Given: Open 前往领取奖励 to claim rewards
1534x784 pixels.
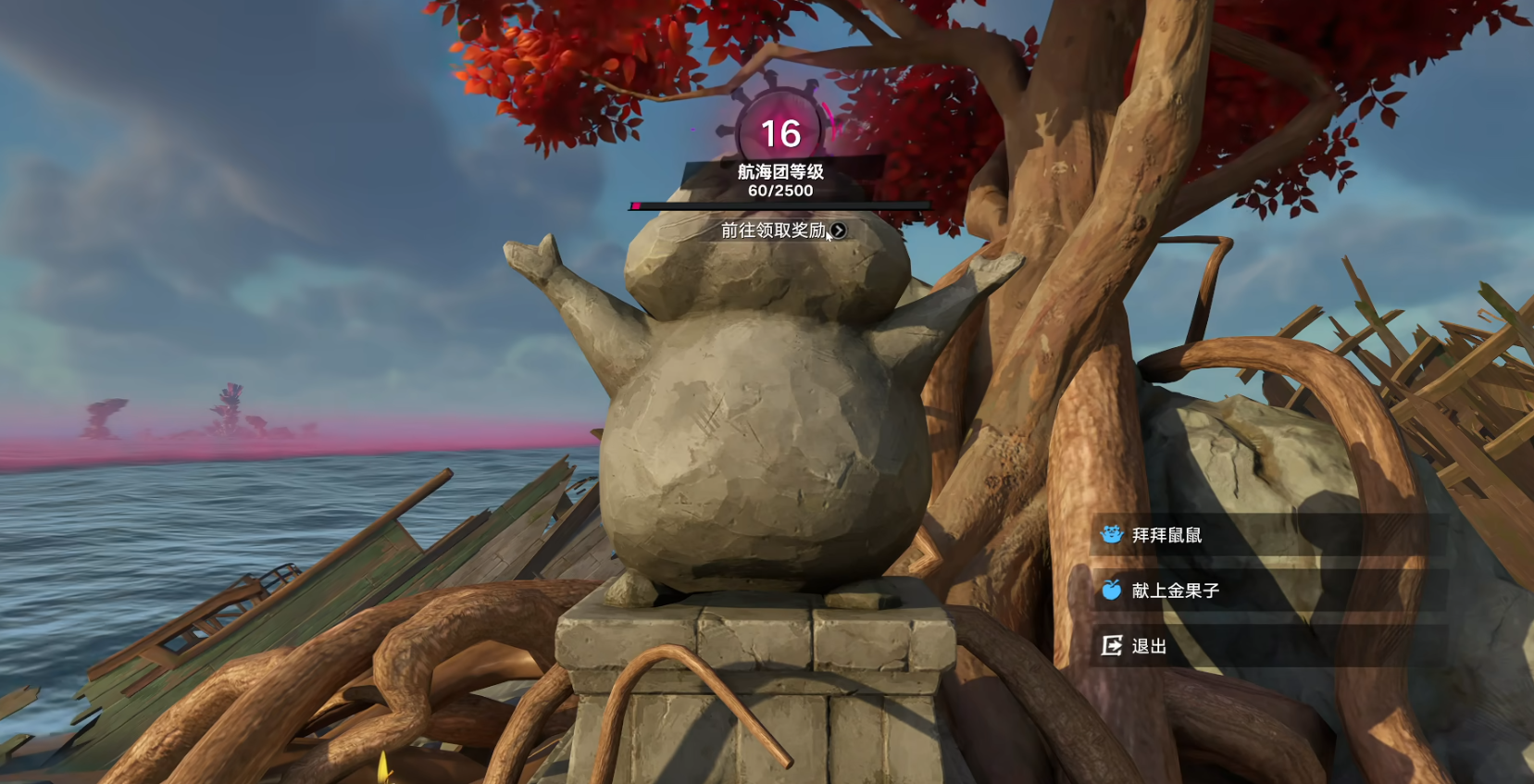Looking at the screenshot, I should pyautogui.click(x=782, y=230).
